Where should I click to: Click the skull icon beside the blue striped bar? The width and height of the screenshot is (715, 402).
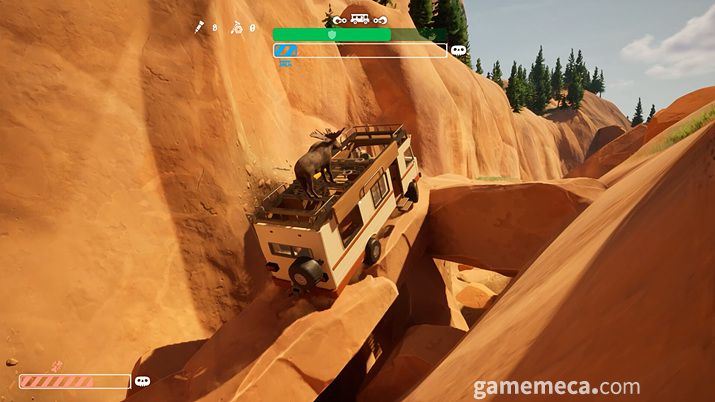point(459,50)
